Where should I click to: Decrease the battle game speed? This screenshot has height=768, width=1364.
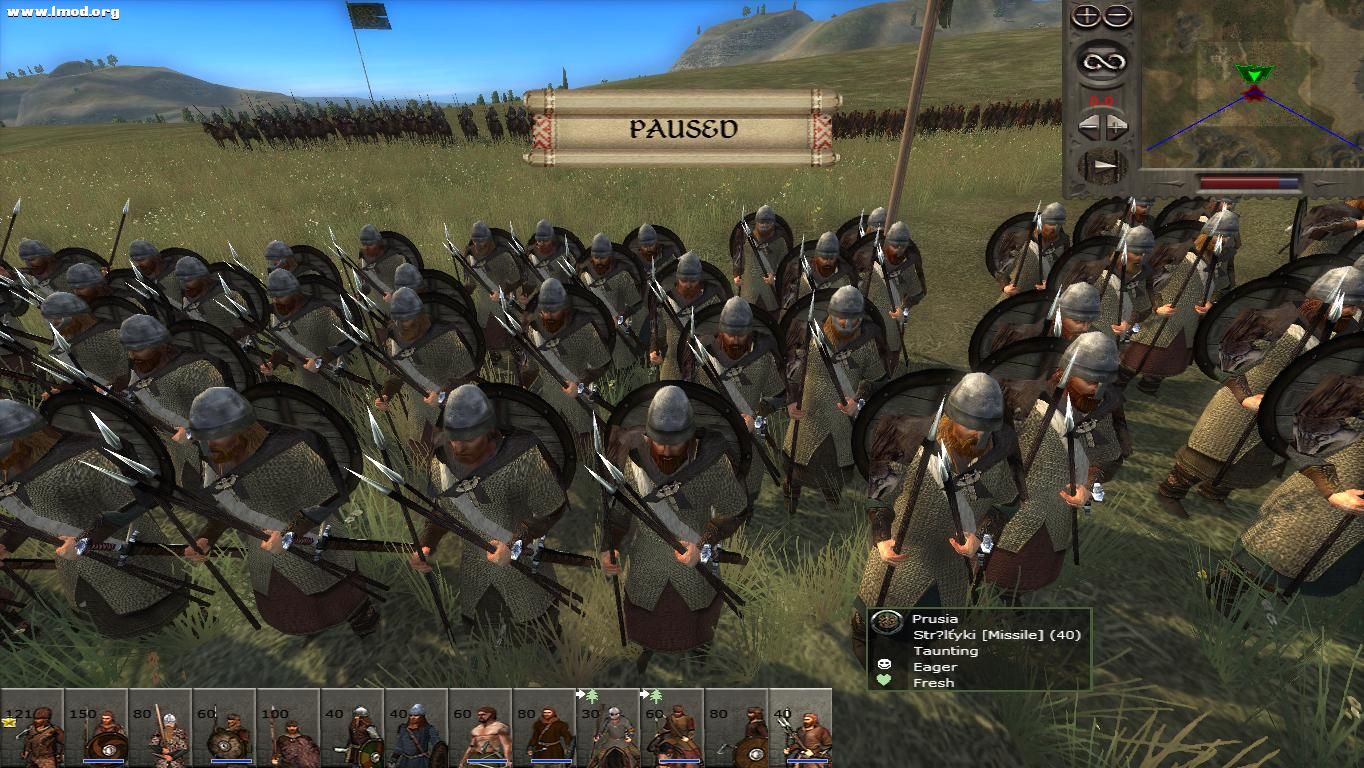(x=1087, y=127)
